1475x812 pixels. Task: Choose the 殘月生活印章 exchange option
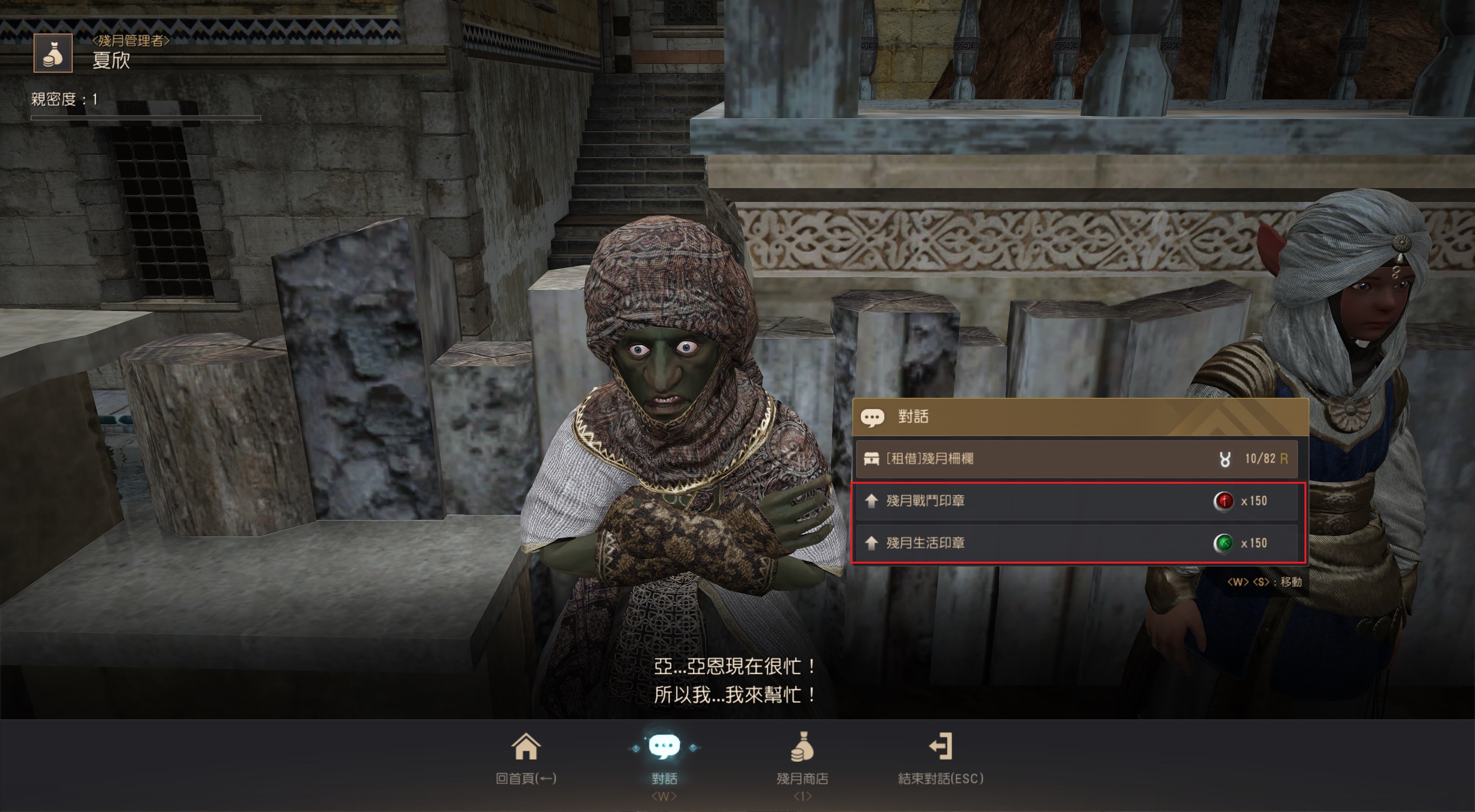click(x=1076, y=543)
